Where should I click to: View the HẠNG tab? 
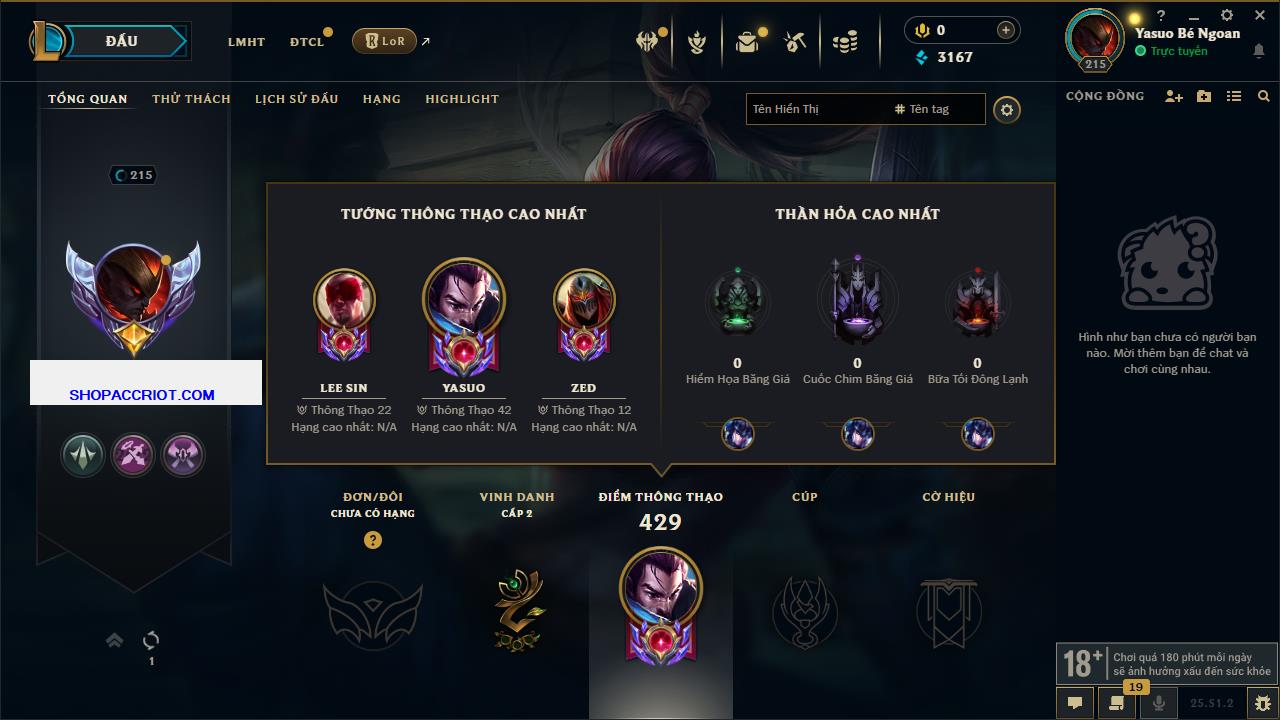[381, 99]
